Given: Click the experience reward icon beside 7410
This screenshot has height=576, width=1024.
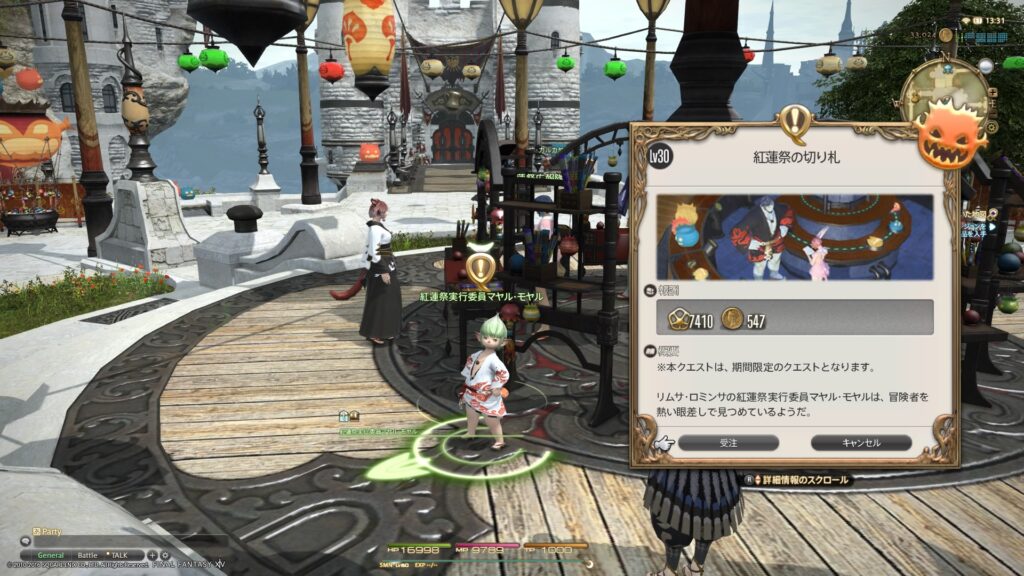Looking at the screenshot, I should click(x=677, y=320).
